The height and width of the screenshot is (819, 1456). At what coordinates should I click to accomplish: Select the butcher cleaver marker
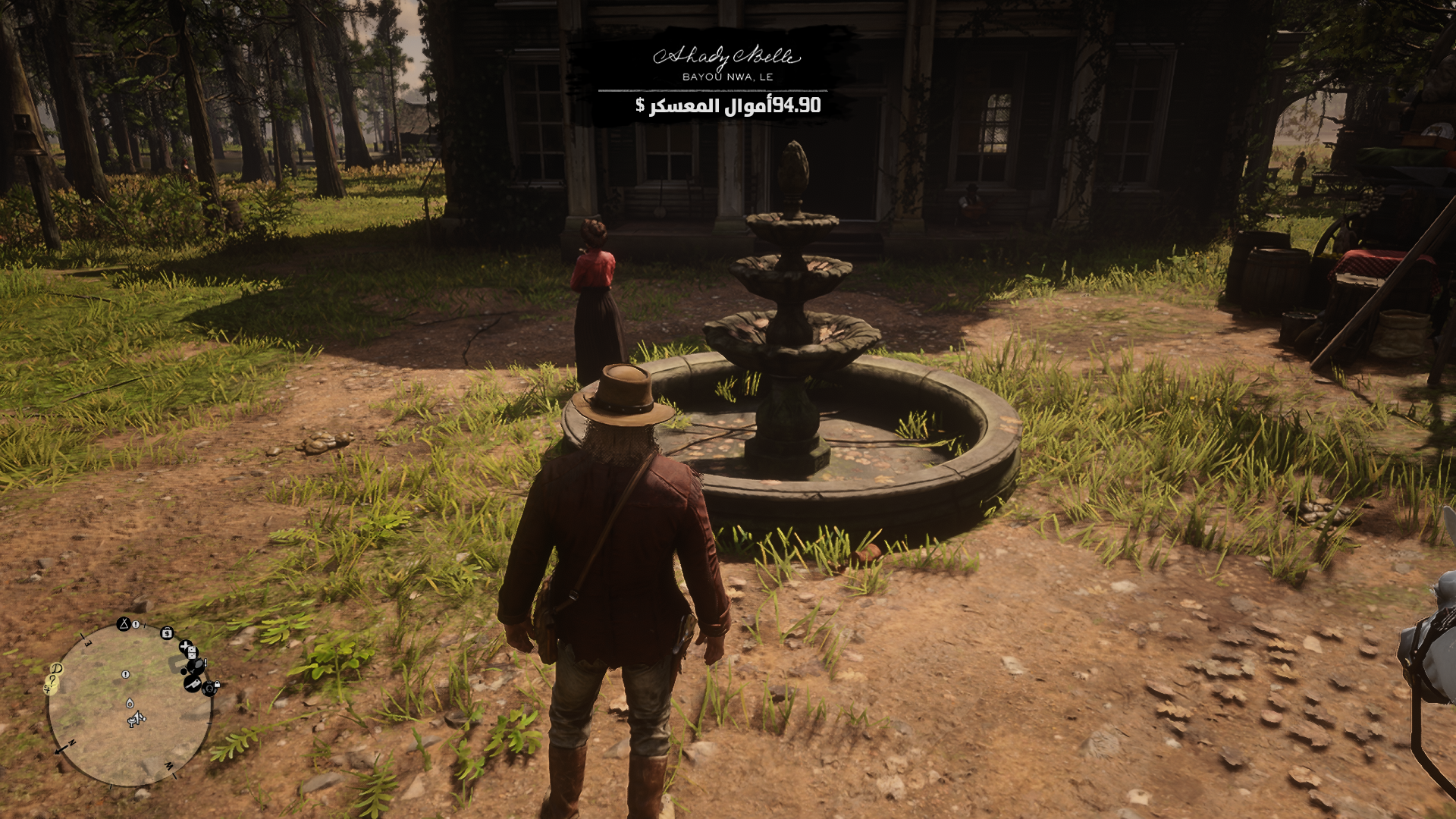click(x=192, y=683)
